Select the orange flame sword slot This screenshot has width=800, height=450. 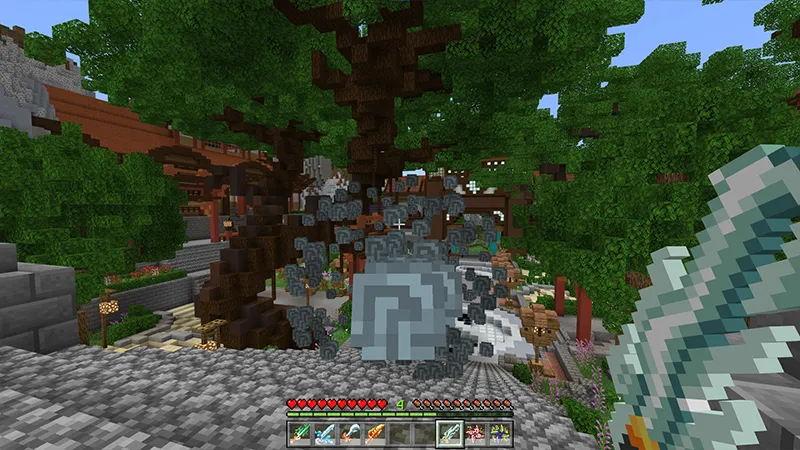[375, 433]
